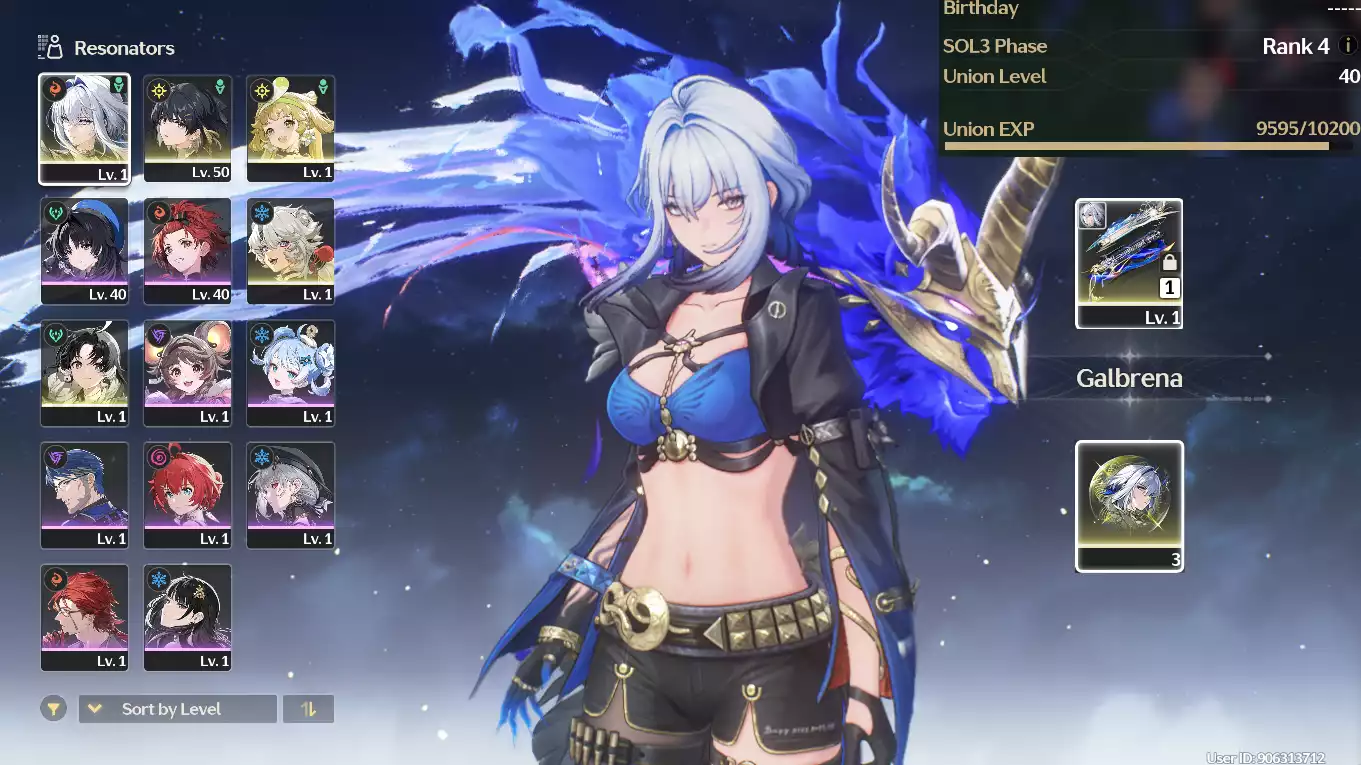Show SOL3 Phase rank info
Viewport: 1361px width, 765px height.
click(1347, 46)
